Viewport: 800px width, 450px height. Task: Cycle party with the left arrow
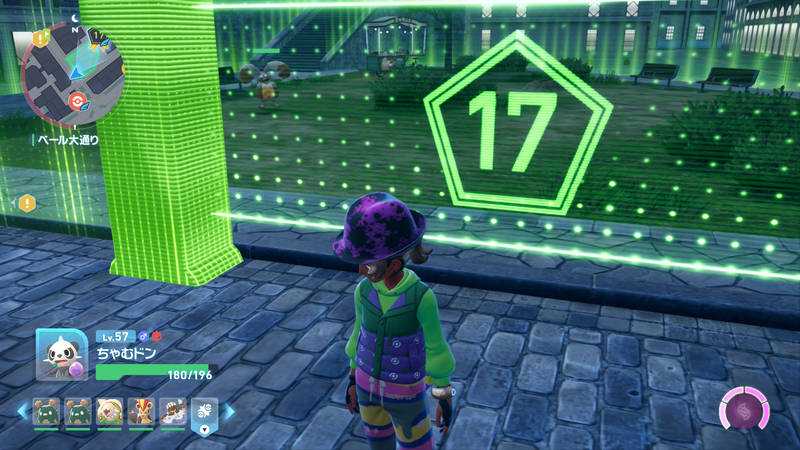pos(21,410)
